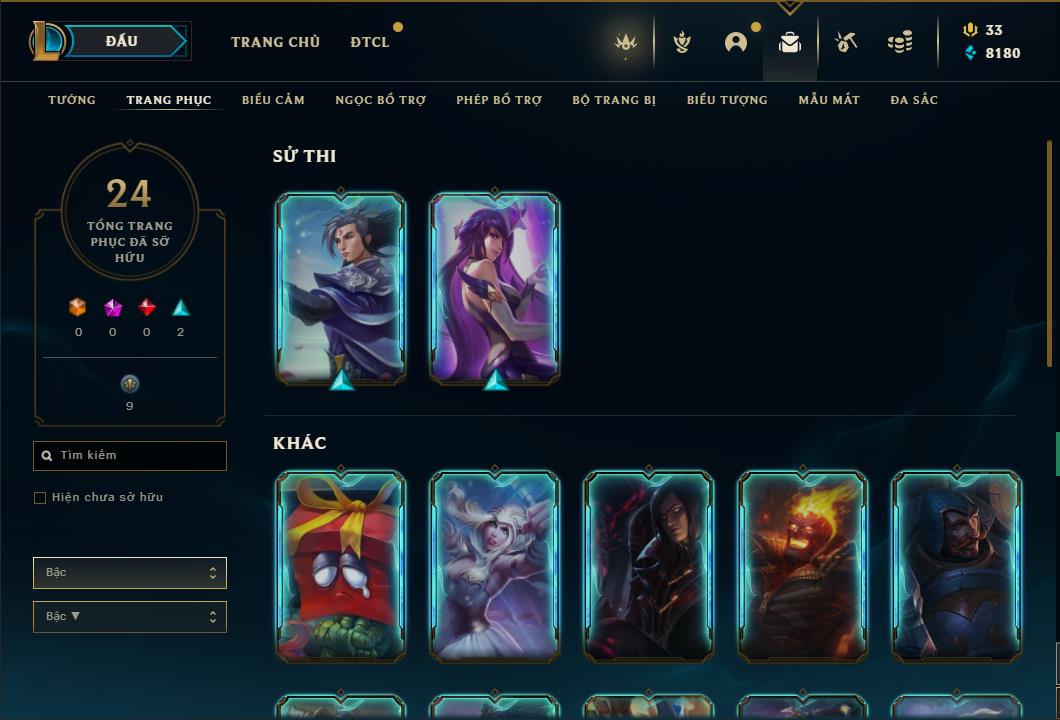Switch to the TƯỚNG tab

pyautogui.click(x=72, y=100)
